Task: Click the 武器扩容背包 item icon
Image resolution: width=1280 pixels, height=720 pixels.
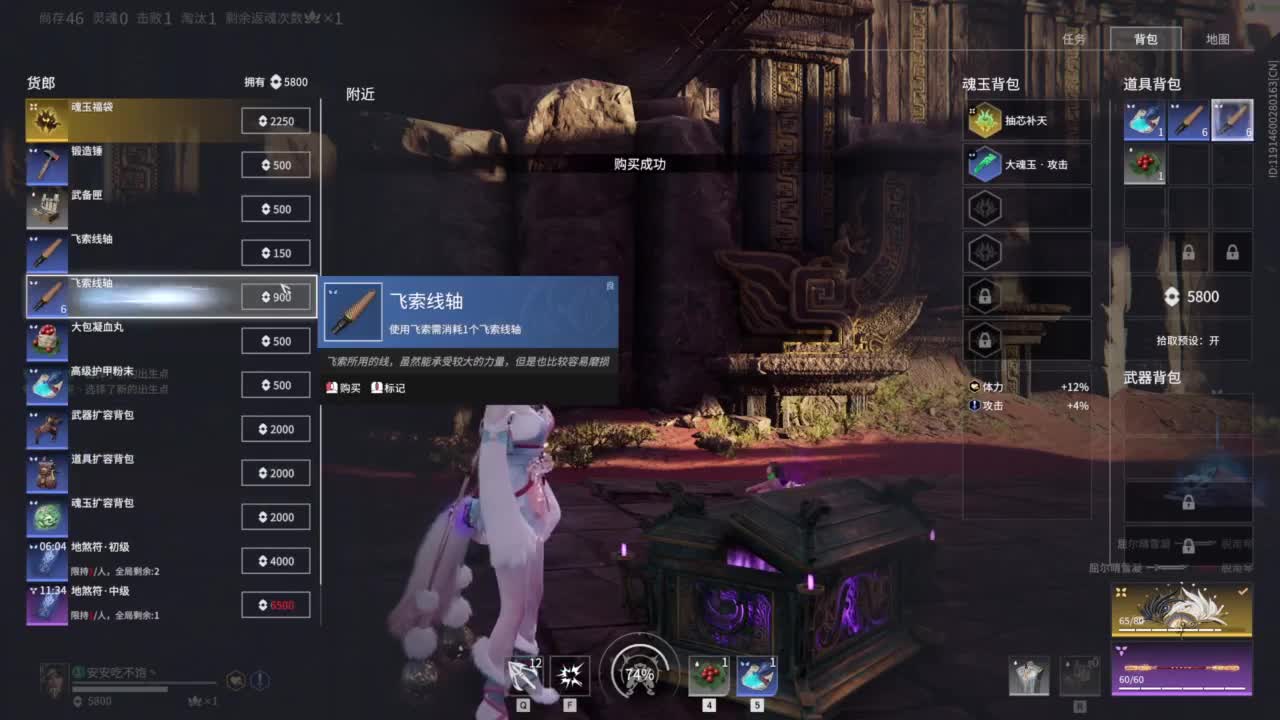Action: point(47,428)
